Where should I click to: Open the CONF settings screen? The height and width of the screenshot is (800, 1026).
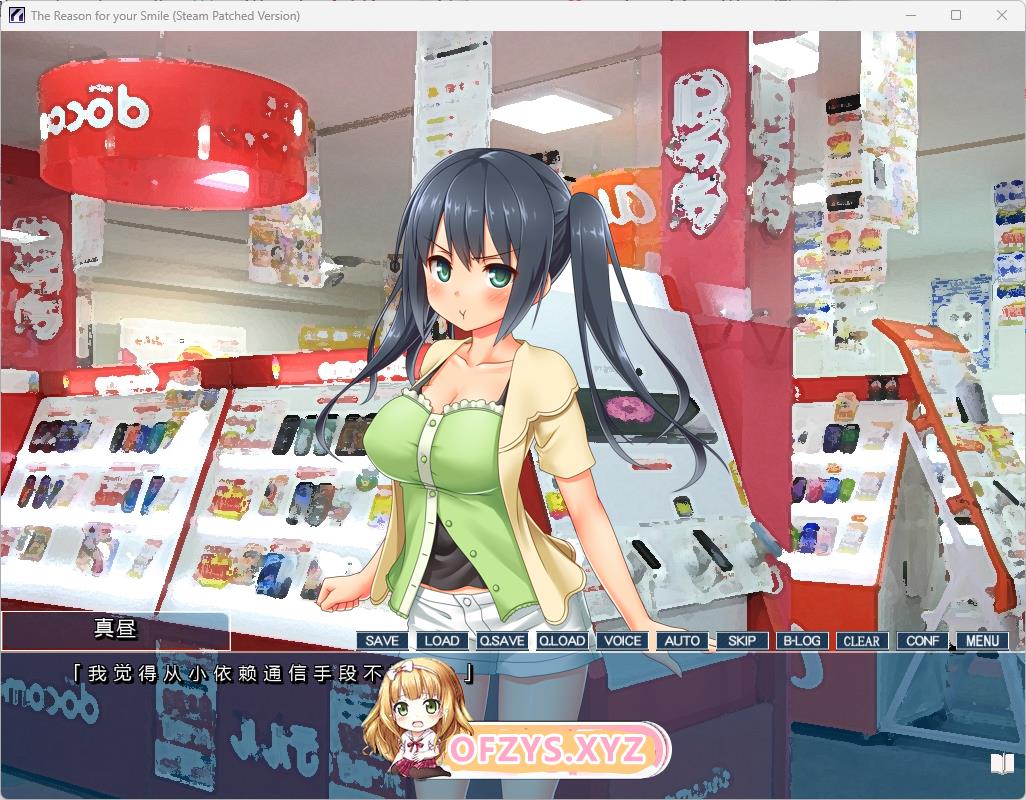coord(922,641)
